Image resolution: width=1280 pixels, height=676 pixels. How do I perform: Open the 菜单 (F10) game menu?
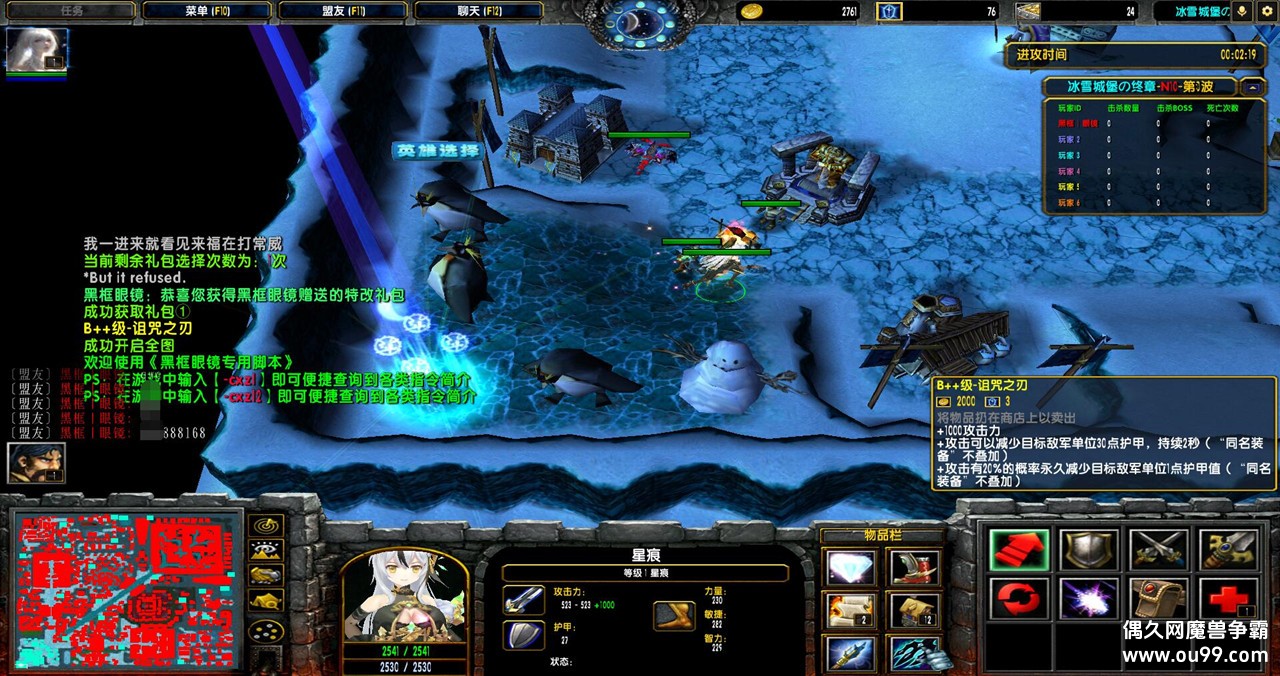(206, 11)
